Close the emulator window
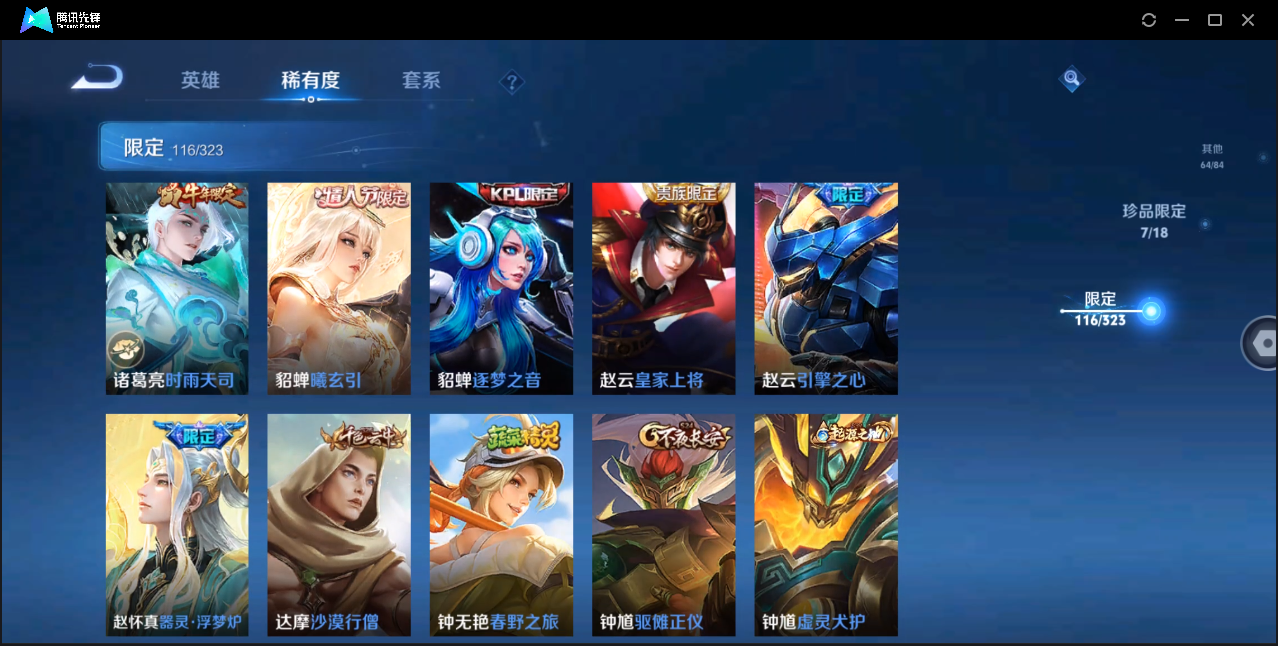1278x646 pixels. pos(1248,20)
